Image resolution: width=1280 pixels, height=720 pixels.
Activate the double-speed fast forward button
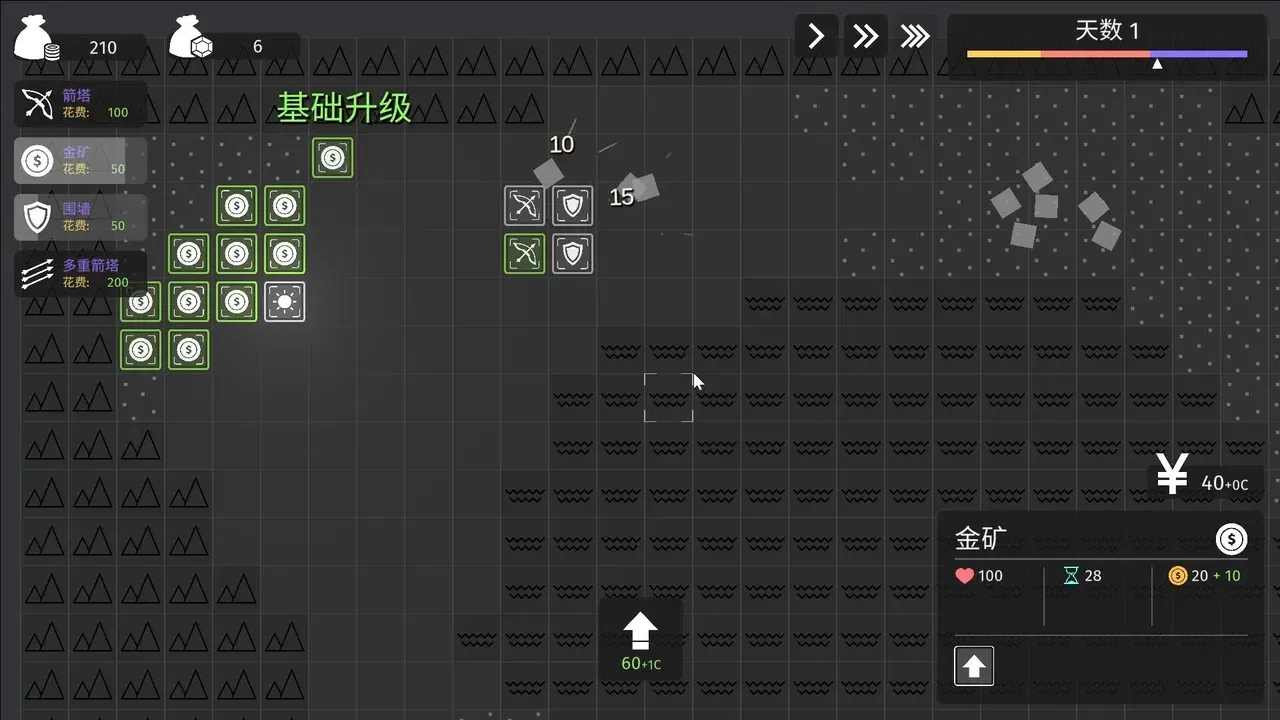pos(865,35)
